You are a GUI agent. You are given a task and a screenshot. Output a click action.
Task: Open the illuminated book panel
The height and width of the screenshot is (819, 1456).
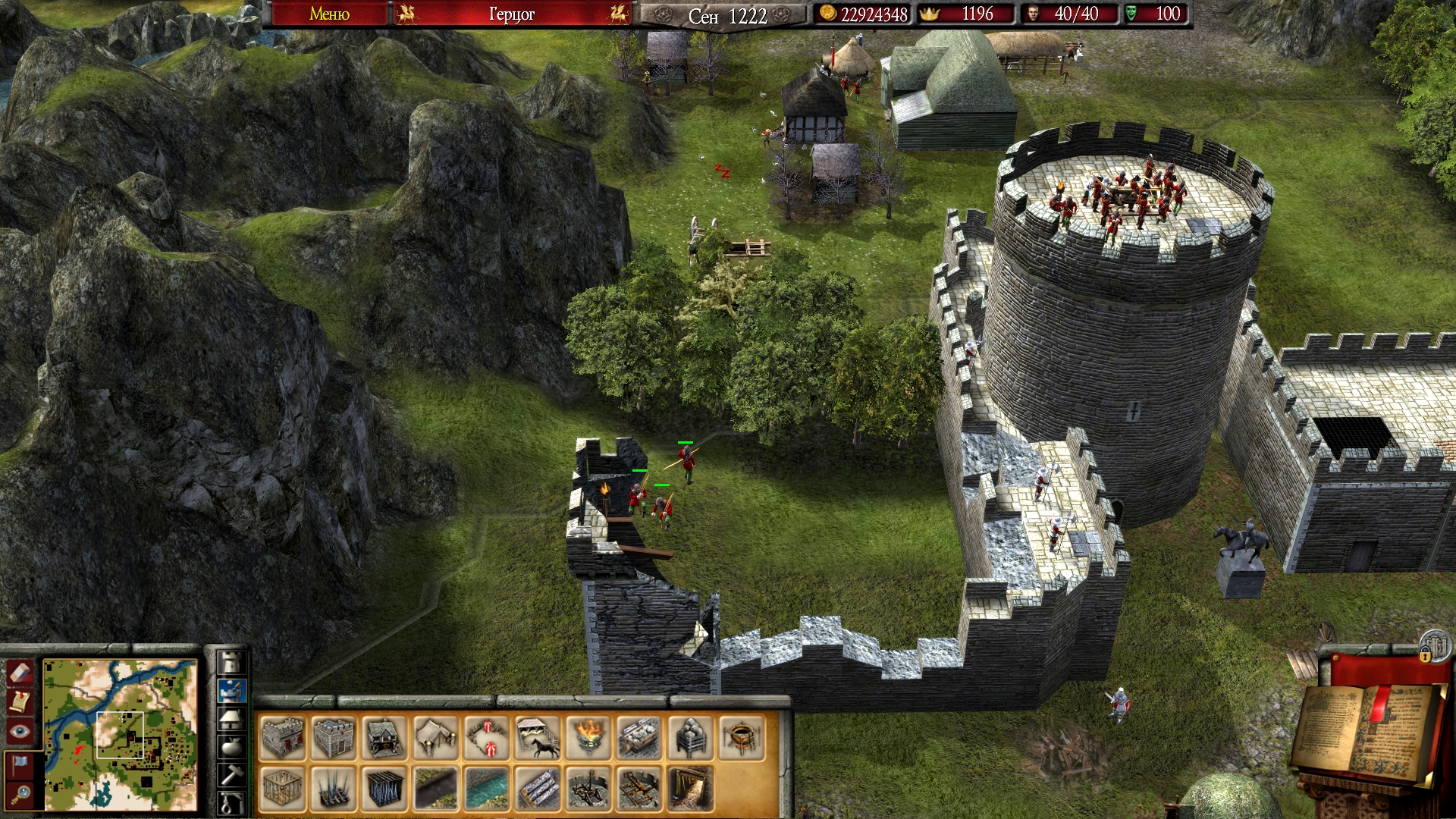tap(1365, 732)
